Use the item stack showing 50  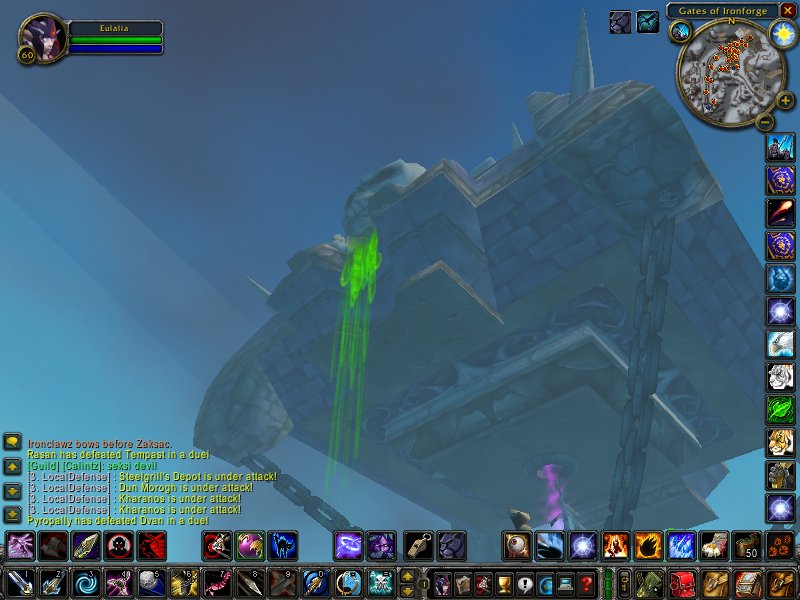pyautogui.click(x=747, y=546)
